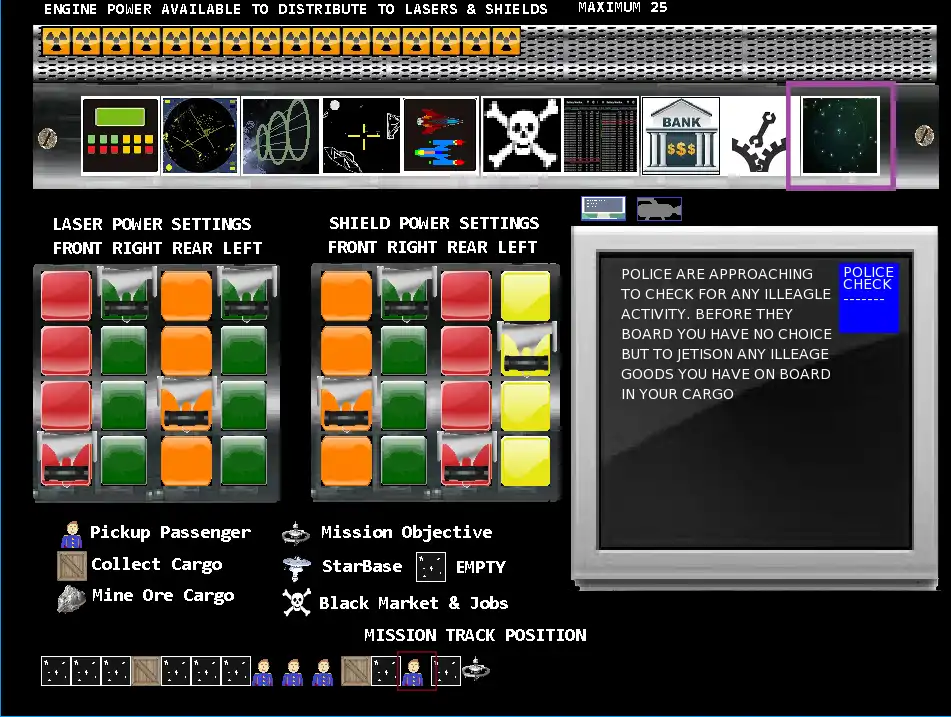Select the red-outlined passenger on mission track

pos(416,670)
